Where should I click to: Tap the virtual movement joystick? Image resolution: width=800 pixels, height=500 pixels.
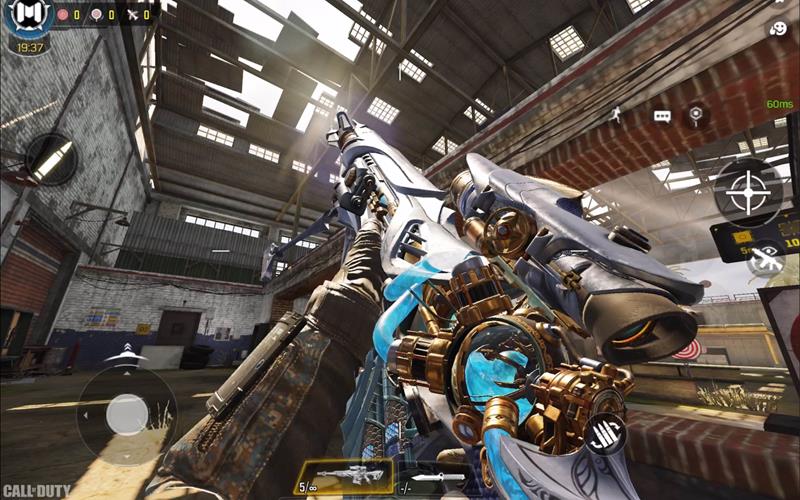click(x=127, y=414)
